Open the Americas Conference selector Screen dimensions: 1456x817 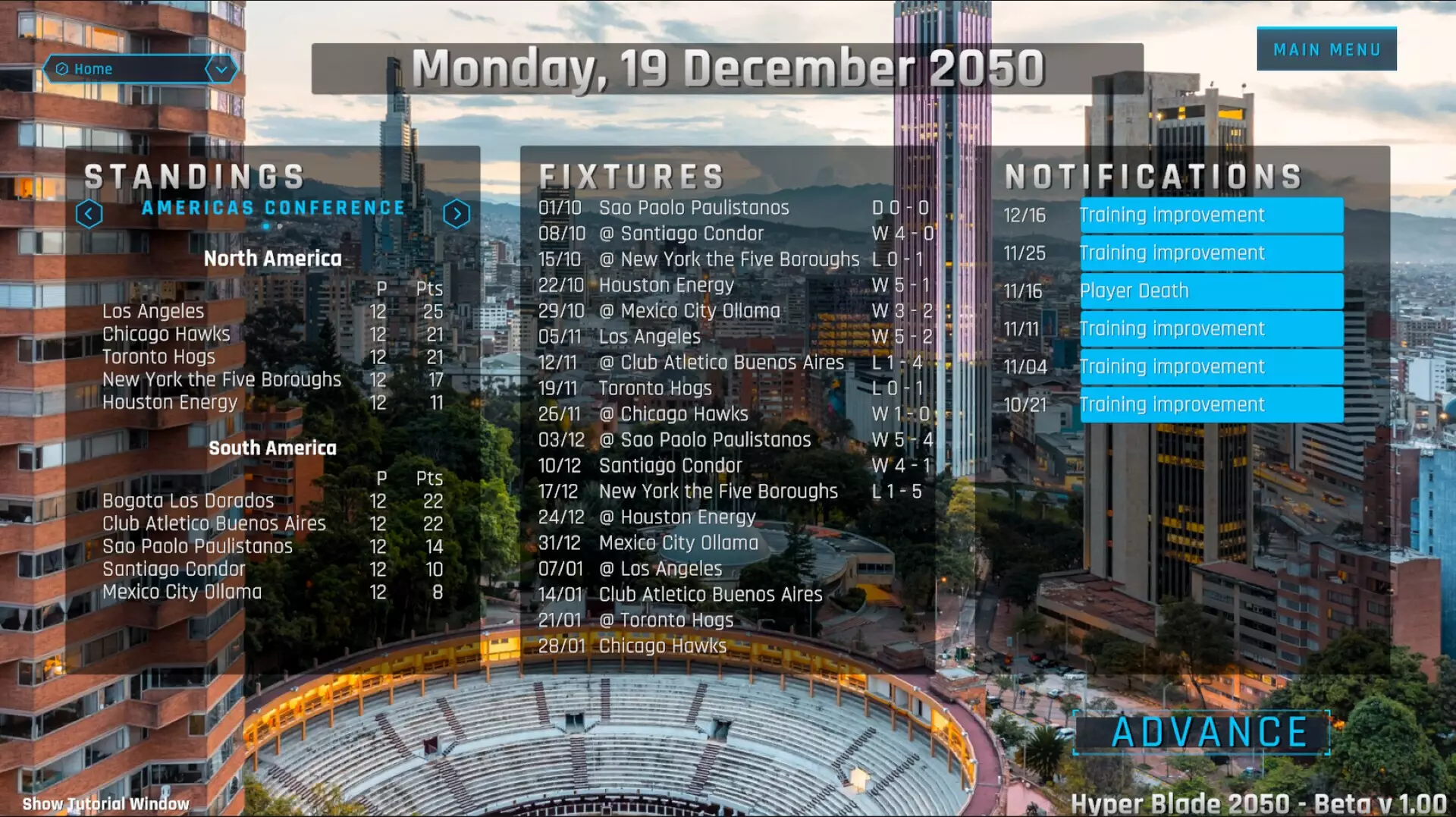point(272,207)
